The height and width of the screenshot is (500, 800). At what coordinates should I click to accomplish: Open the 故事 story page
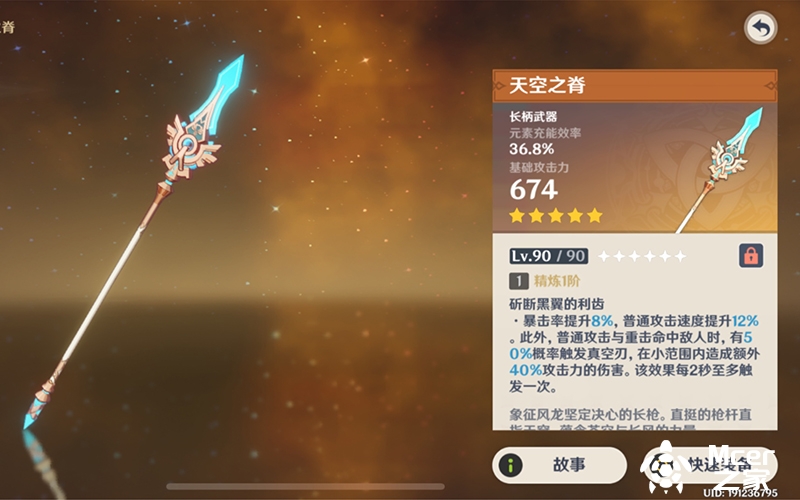(558, 465)
